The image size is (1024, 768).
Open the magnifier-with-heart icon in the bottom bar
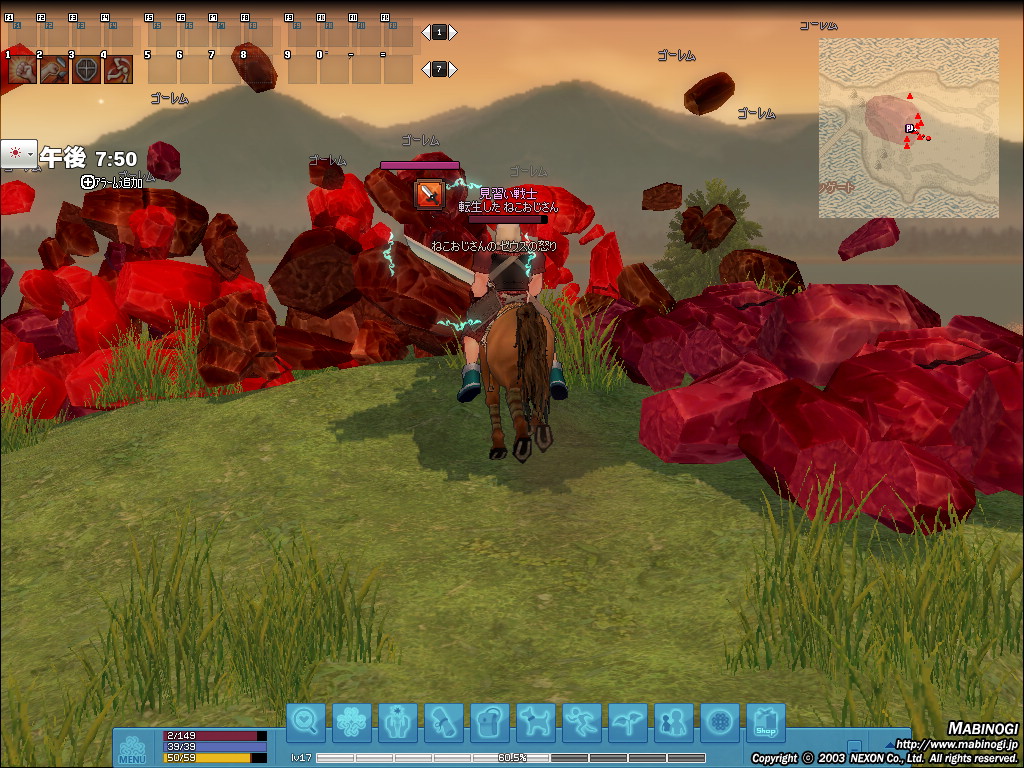tap(306, 722)
